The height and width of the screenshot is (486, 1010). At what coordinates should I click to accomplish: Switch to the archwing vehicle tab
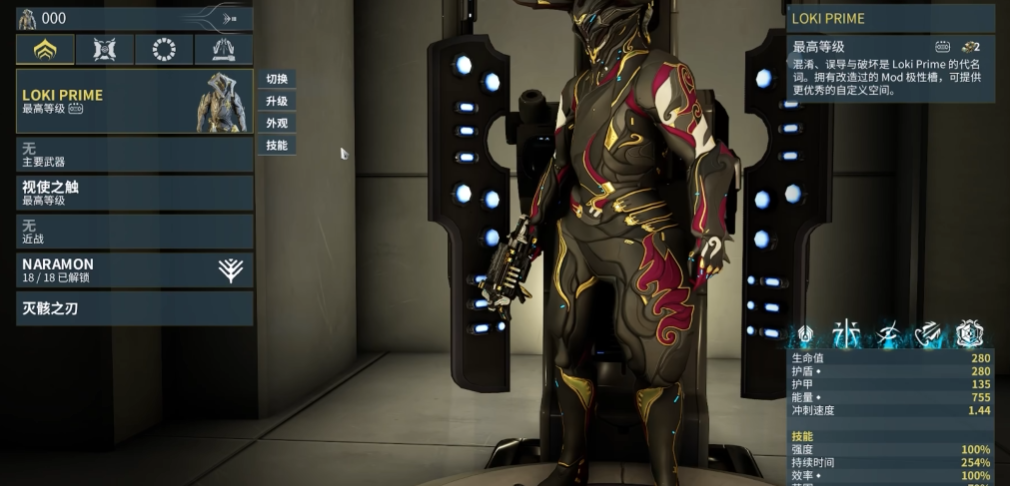point(223,49)
